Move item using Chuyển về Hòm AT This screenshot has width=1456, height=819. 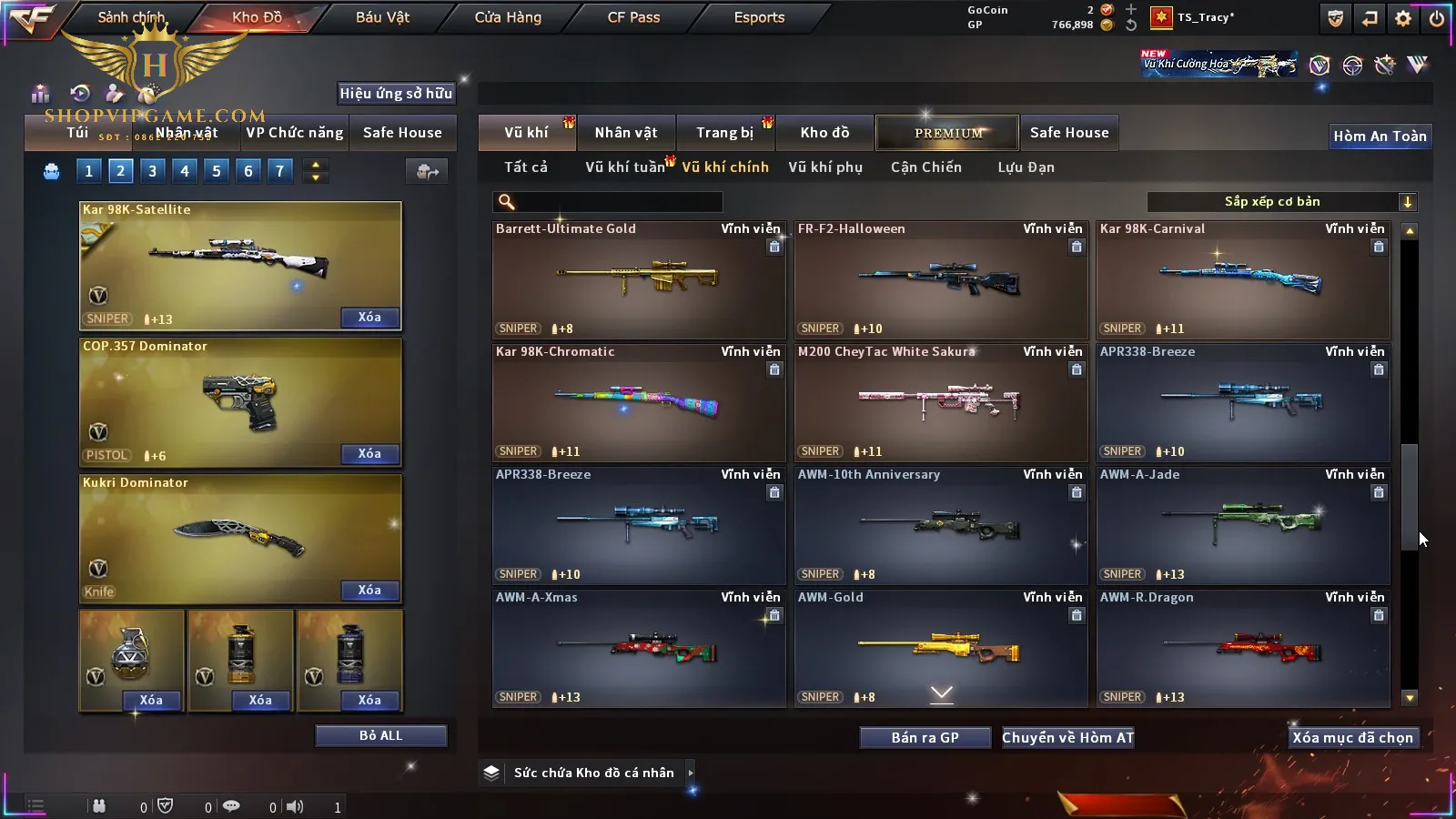click(x=1067, y=738)
